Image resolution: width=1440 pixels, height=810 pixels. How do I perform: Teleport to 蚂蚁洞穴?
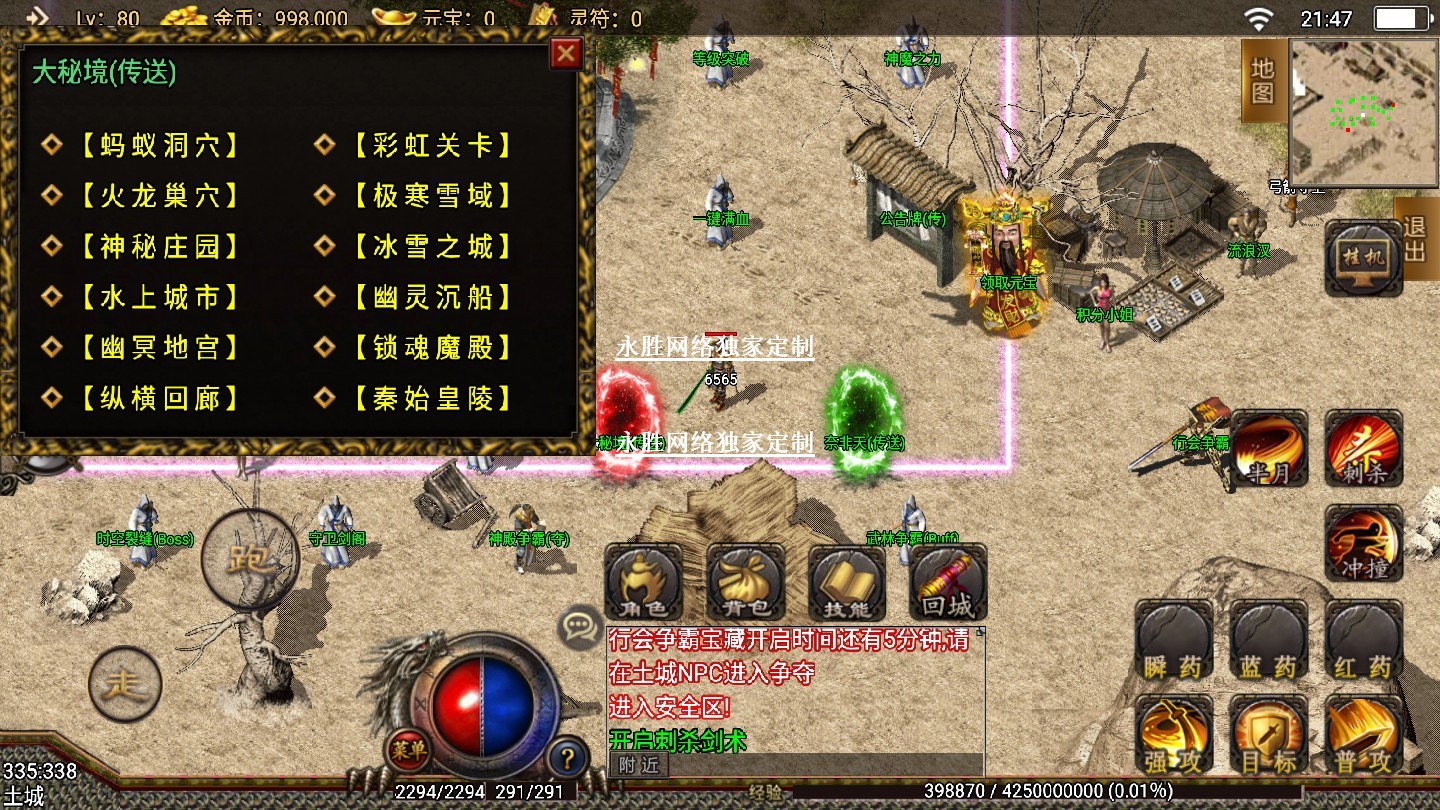click(160, 145)
